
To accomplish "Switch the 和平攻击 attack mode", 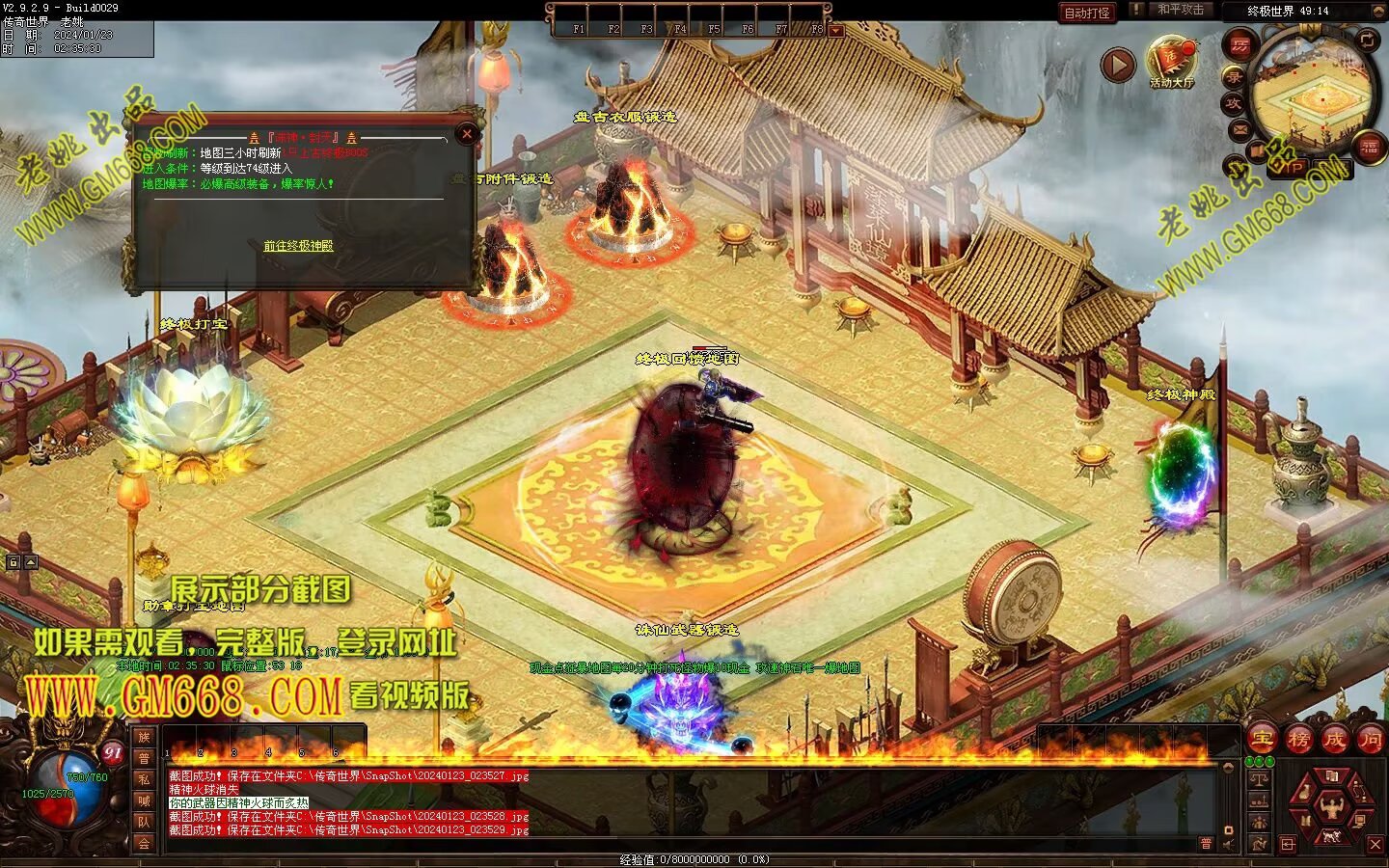I will (1180, 10).
